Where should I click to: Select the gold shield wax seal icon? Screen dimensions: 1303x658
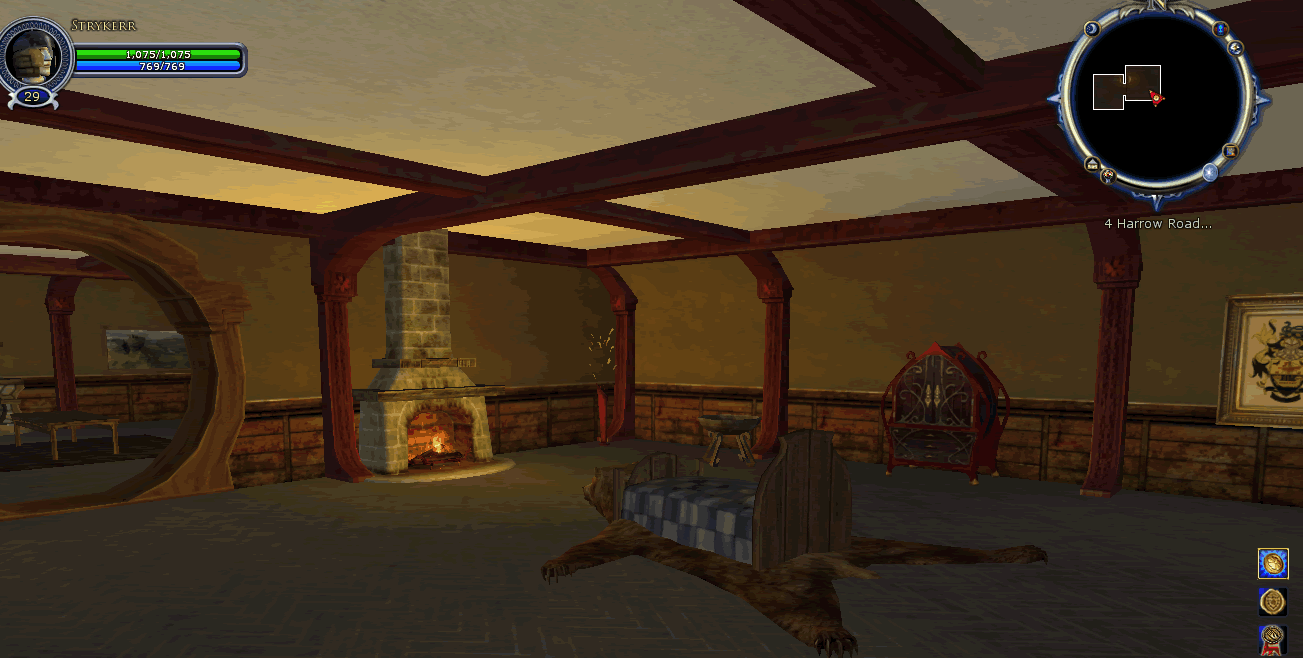[x=1273, y=601]
